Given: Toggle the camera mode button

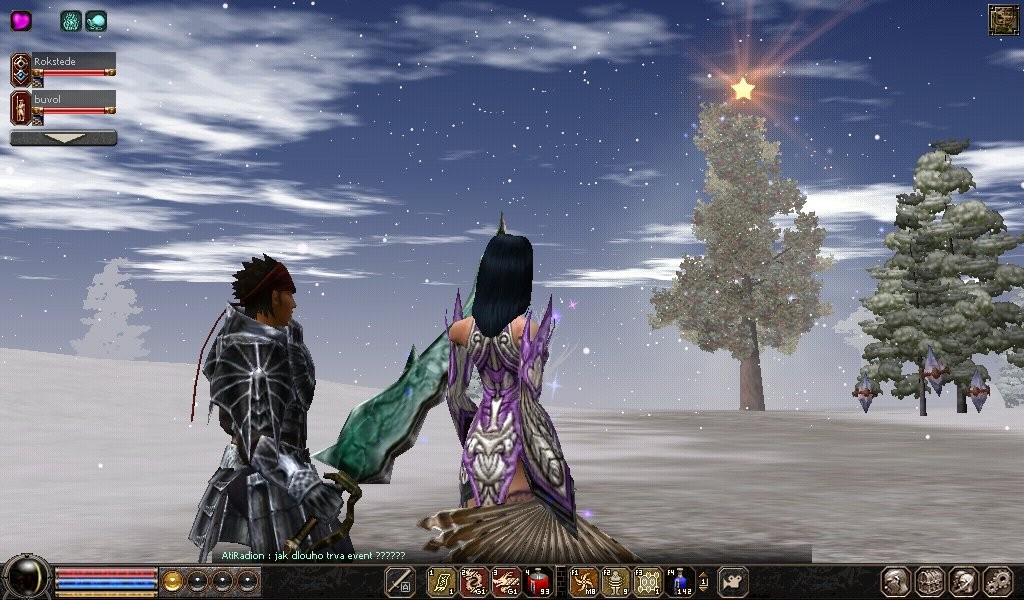Looking at the screenshot, I should click(x=733, y=581).
